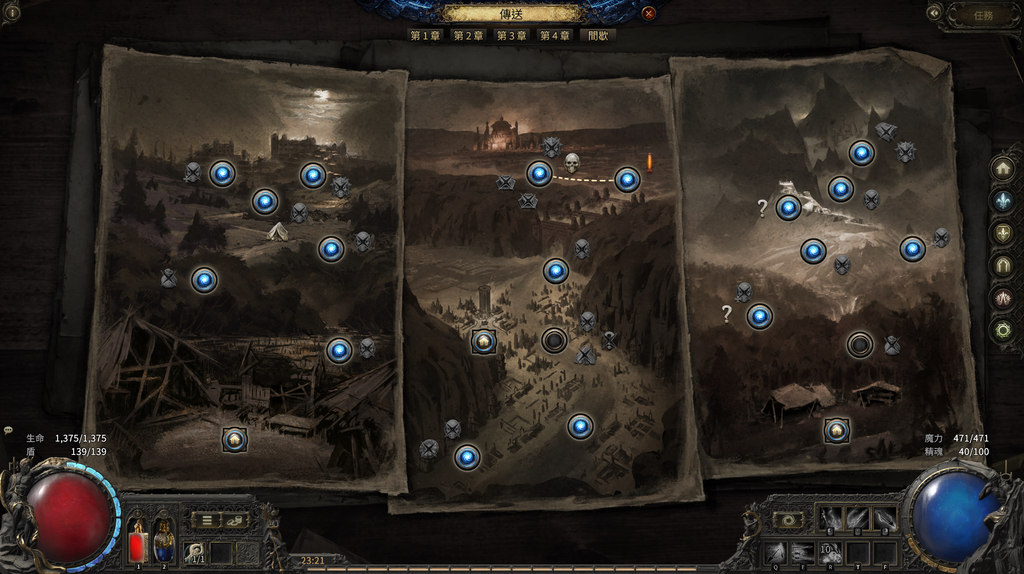Select the 第3章 chapter tab
This screenshot has width=1024, height=574.
pyautogui.click(x=511, y=35)
